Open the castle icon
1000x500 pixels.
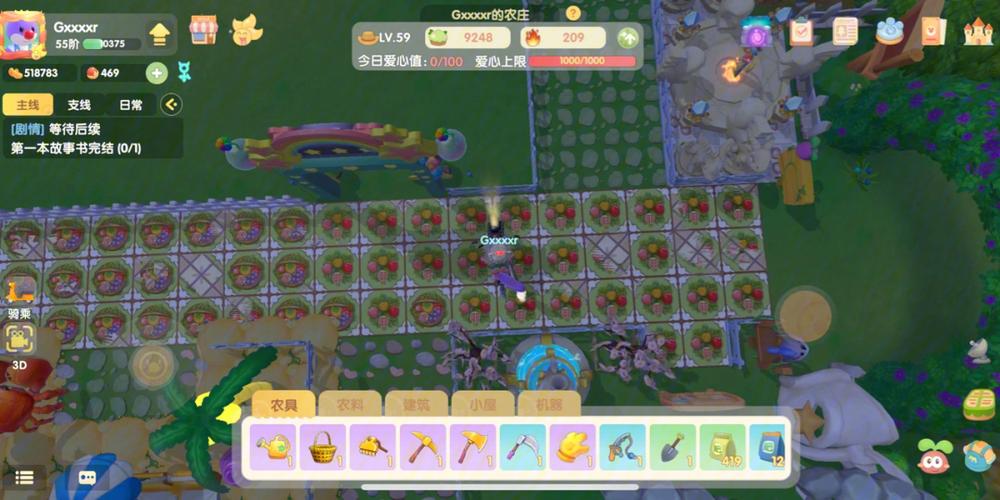pyautogui.click(x=977, y=31)
